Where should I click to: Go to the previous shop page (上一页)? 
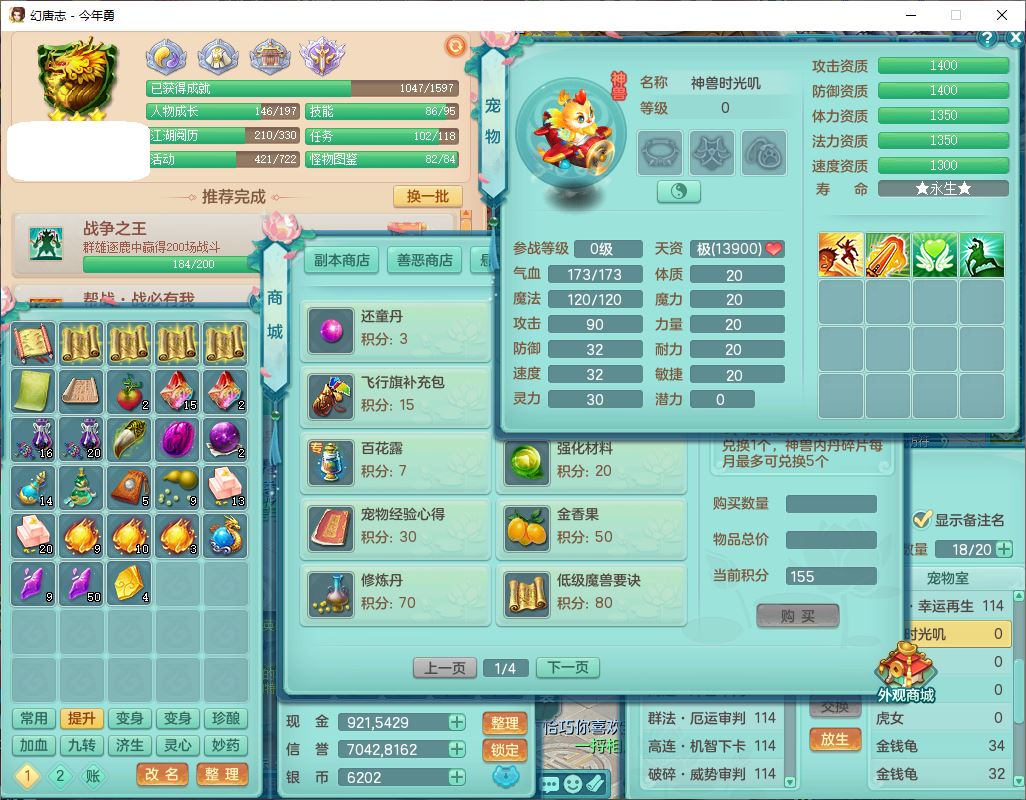pos(445,668)
